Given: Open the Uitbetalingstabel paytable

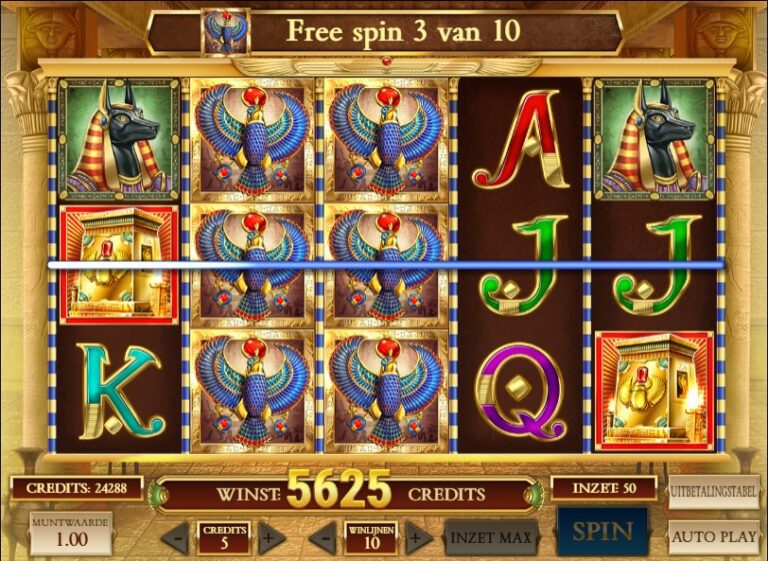Looking at the screenshot, I should 713,492.
